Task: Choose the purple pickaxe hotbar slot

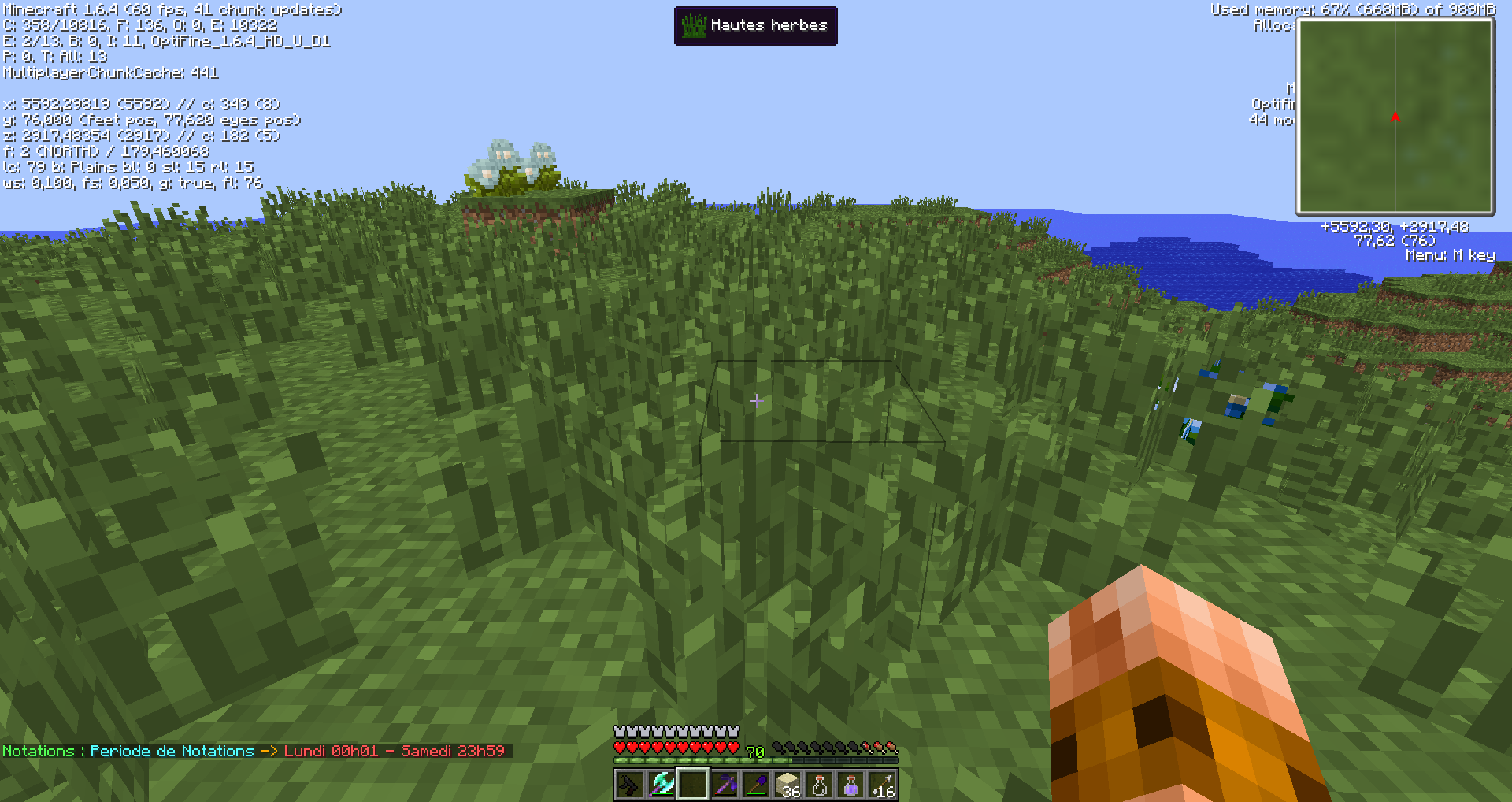Action: pyautogui.click(x=724, y=785)
